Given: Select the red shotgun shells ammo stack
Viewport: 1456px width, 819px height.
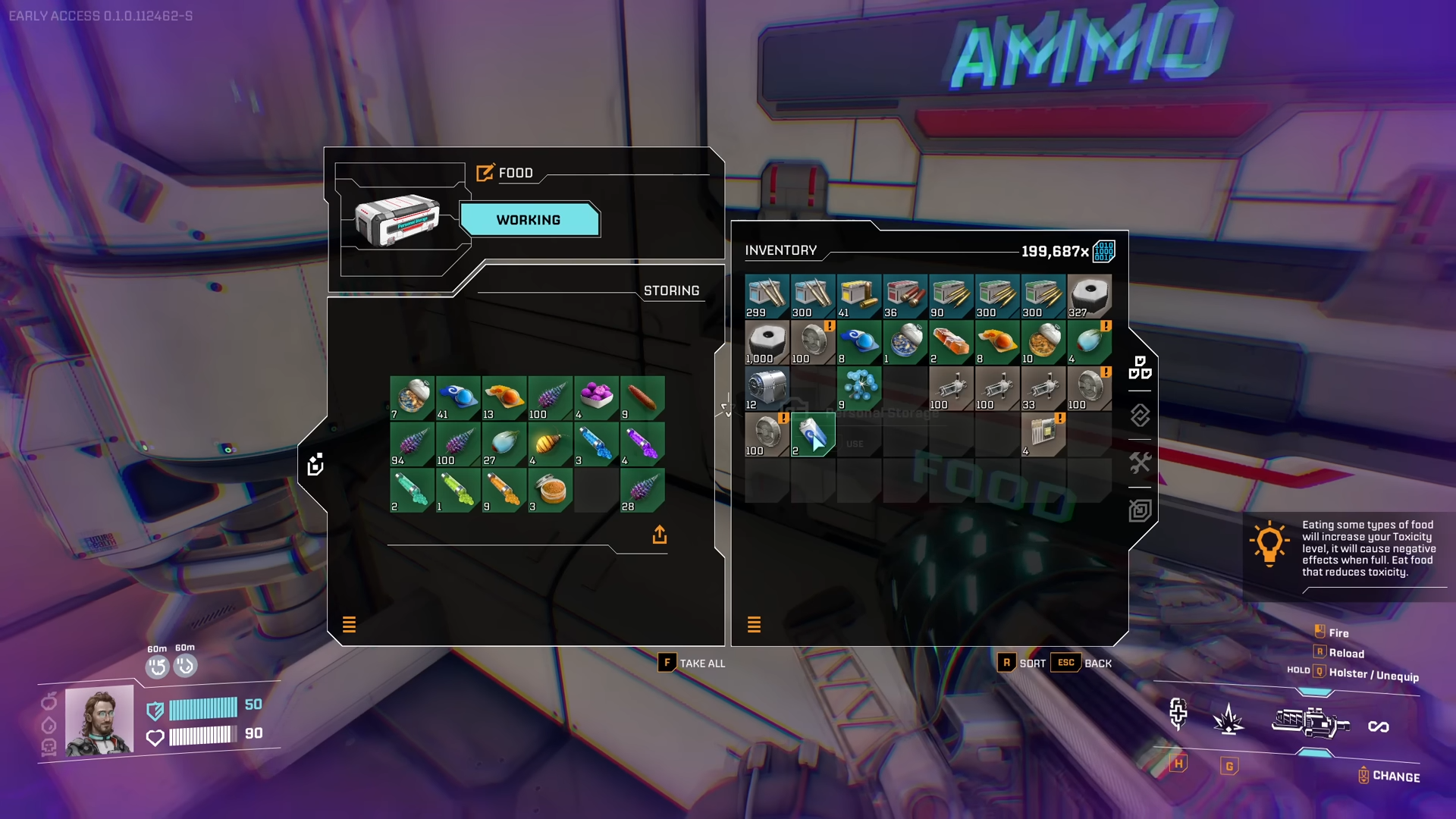Looking at the screenshot, I should pyautogui.click(x=905, y=296).
